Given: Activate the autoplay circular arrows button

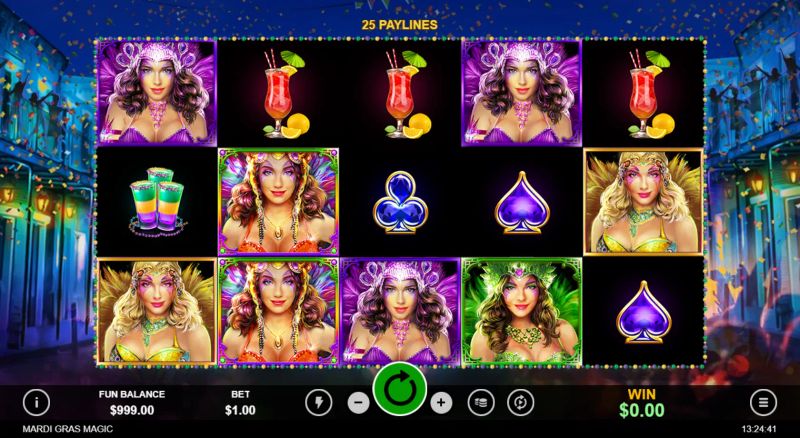Looking at the screenshot, I should tap(519, 402).
